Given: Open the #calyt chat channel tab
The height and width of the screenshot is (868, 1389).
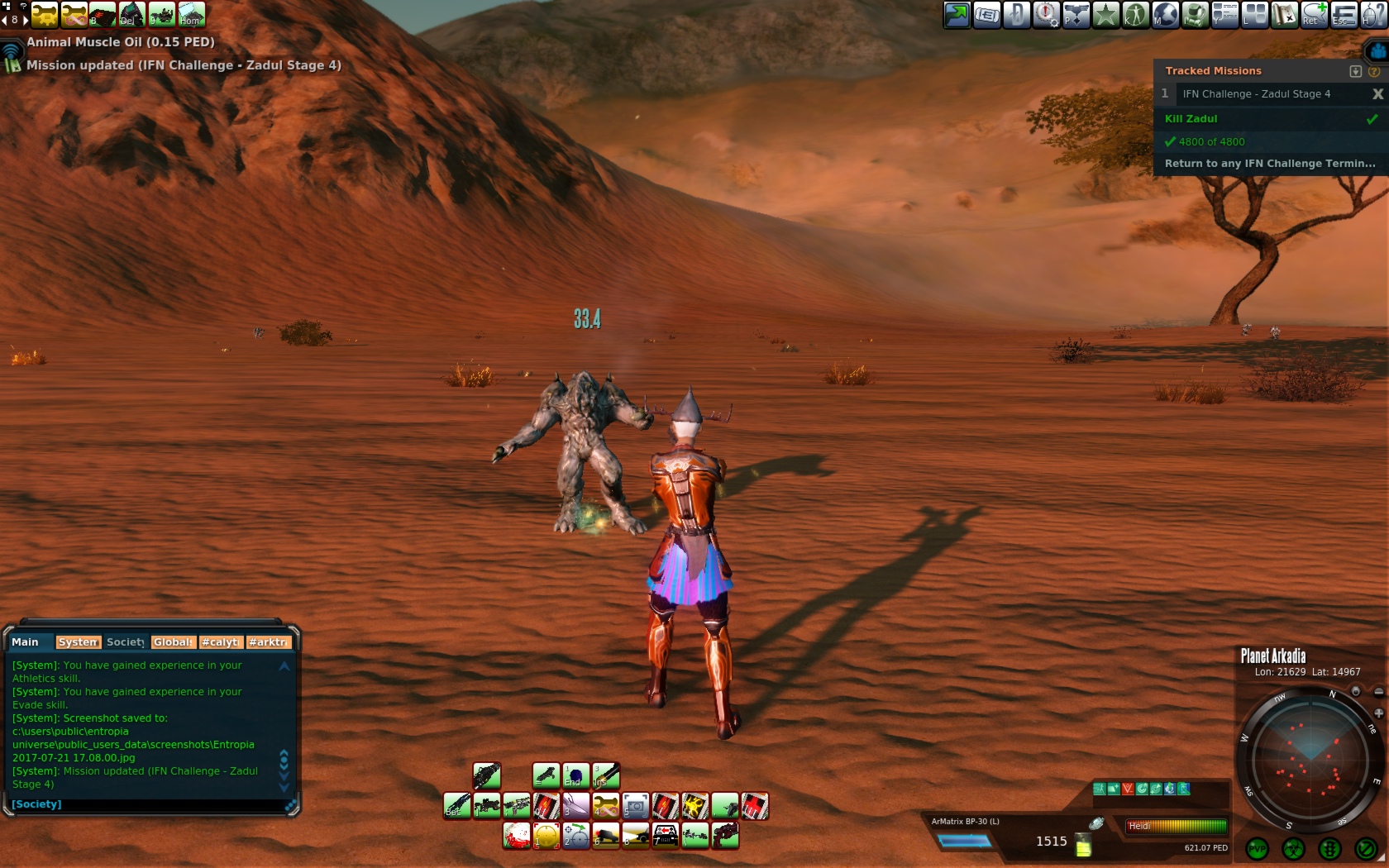Looking at the screenshot, I should point(220,642).
